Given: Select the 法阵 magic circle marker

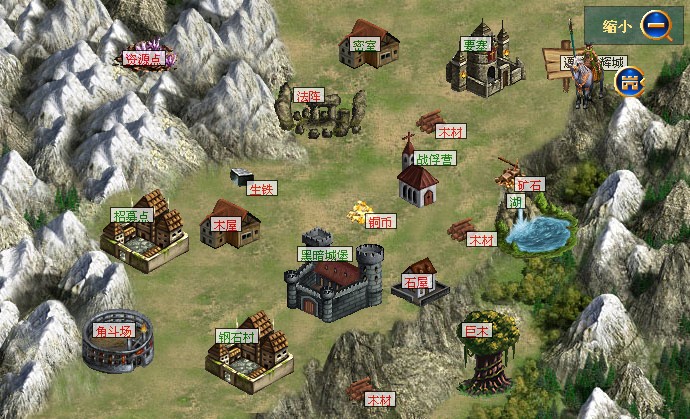Looking at the screenshot, I should 310,96.
